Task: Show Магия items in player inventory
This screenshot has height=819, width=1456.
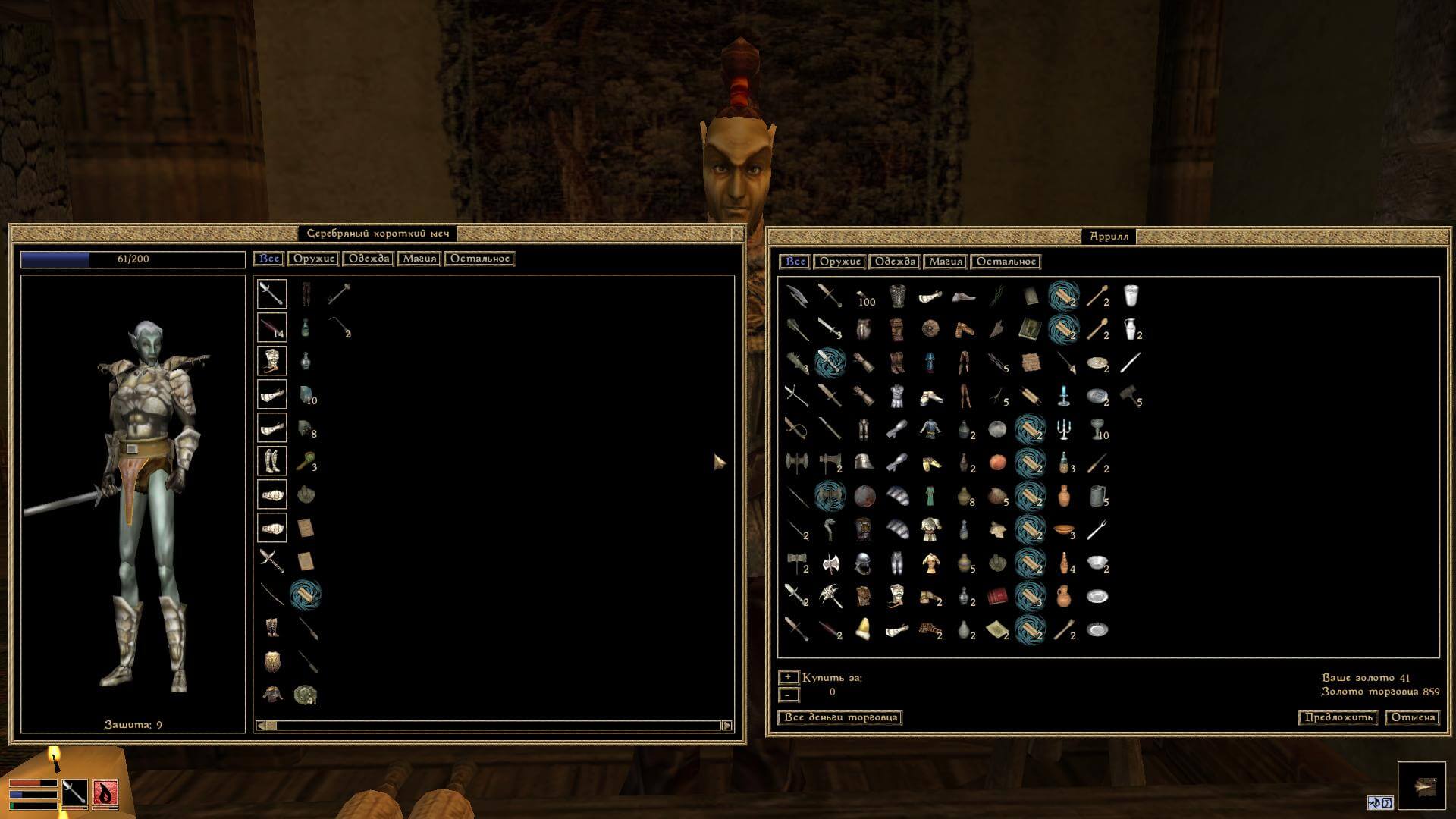Action: [419, 259]
